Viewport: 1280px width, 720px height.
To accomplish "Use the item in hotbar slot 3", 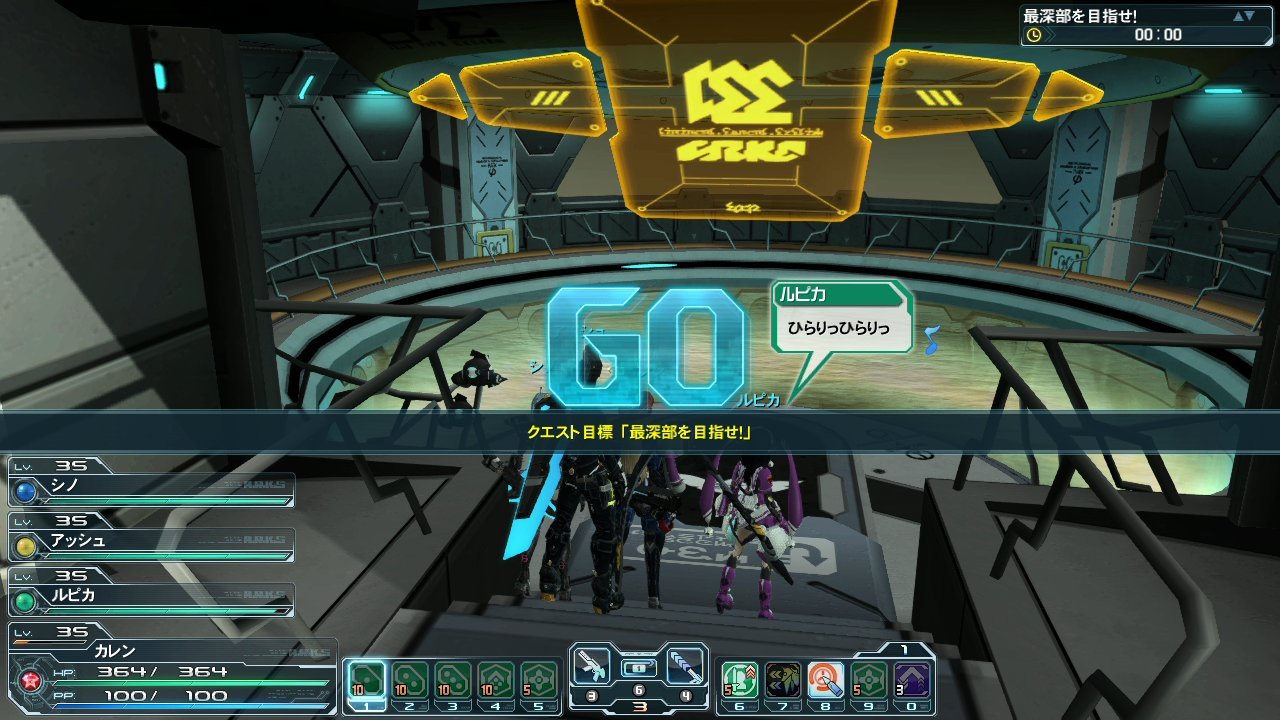I will pos(452,681).
